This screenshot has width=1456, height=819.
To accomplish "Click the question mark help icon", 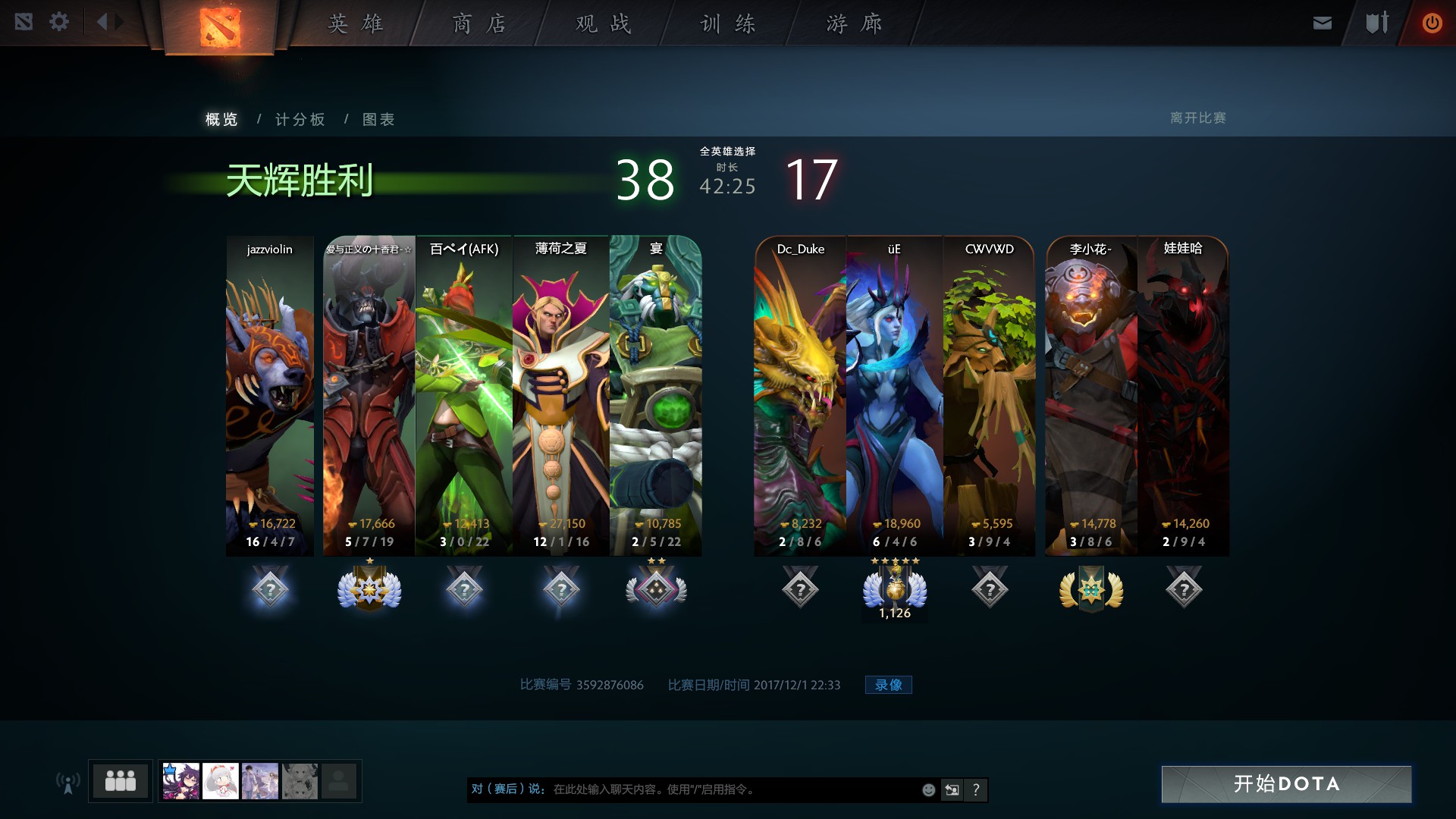I will (x=977, y=789).
